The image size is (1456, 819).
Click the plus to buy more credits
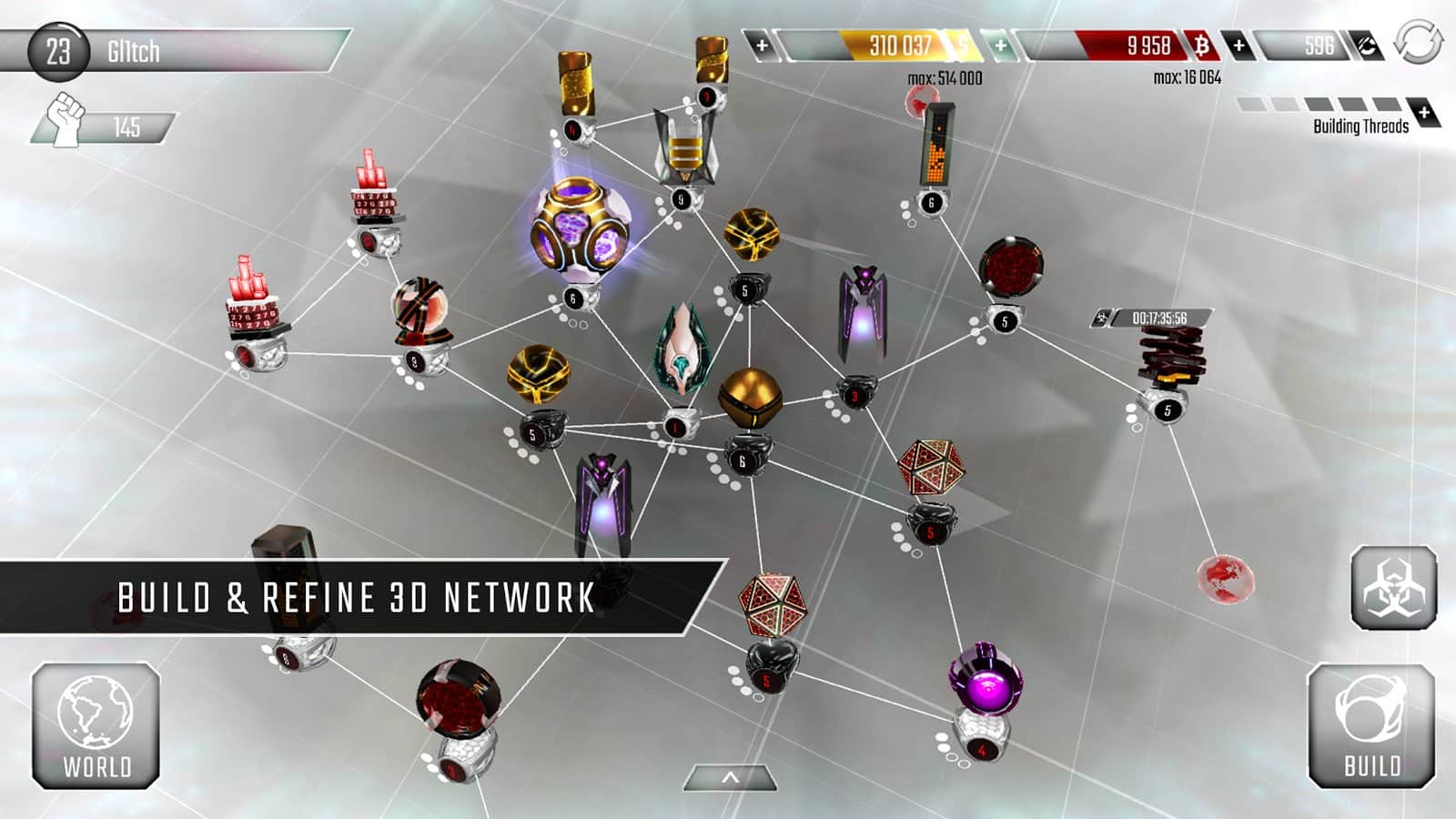(761, 43)
